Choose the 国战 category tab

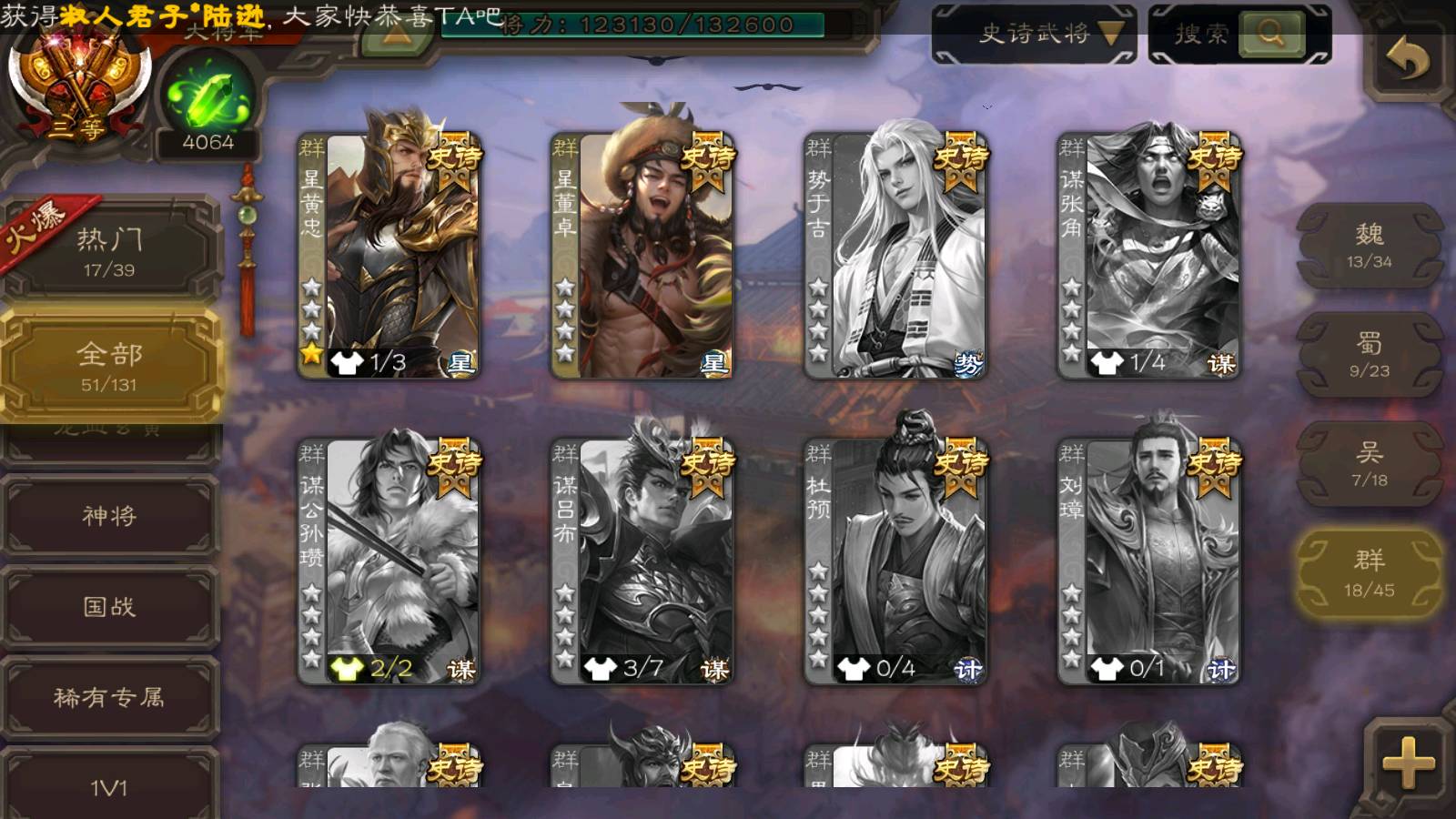[x=109, y=607]
